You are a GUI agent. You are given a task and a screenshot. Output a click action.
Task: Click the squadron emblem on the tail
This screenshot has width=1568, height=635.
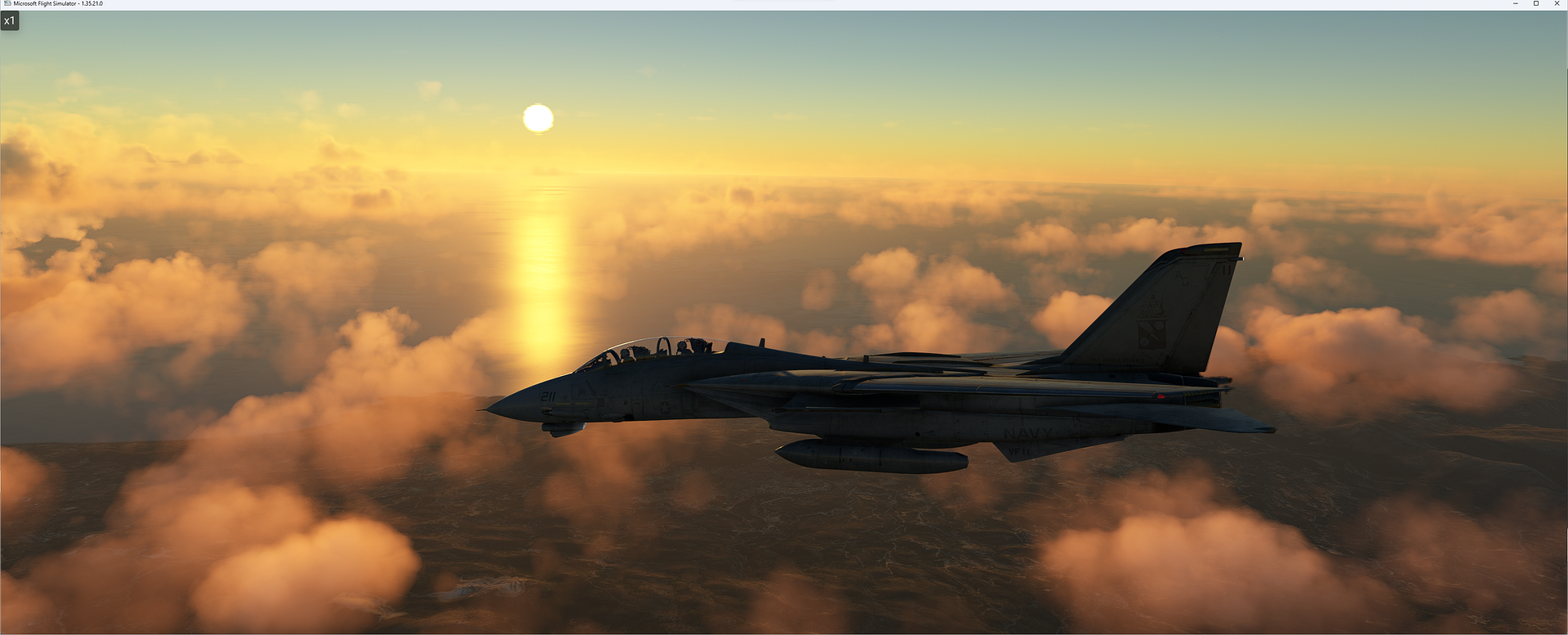(x=1151, y=321)
